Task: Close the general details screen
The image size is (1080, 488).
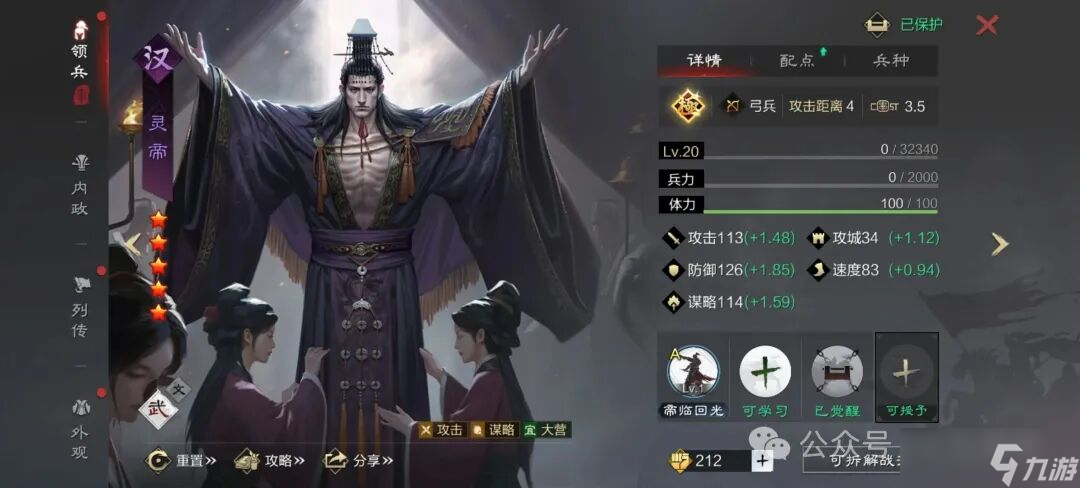Action: click(987, 25)
